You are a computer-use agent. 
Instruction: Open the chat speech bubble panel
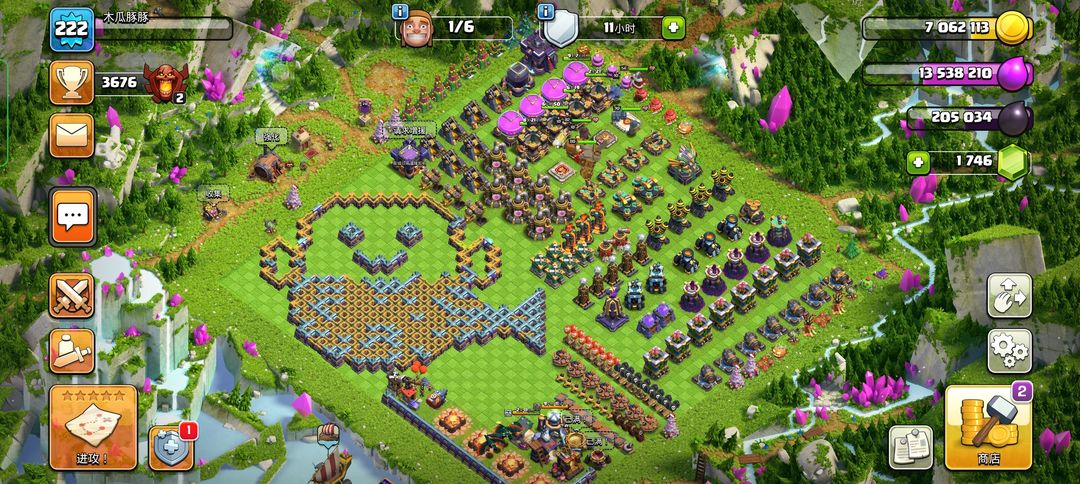click(73, 216)
